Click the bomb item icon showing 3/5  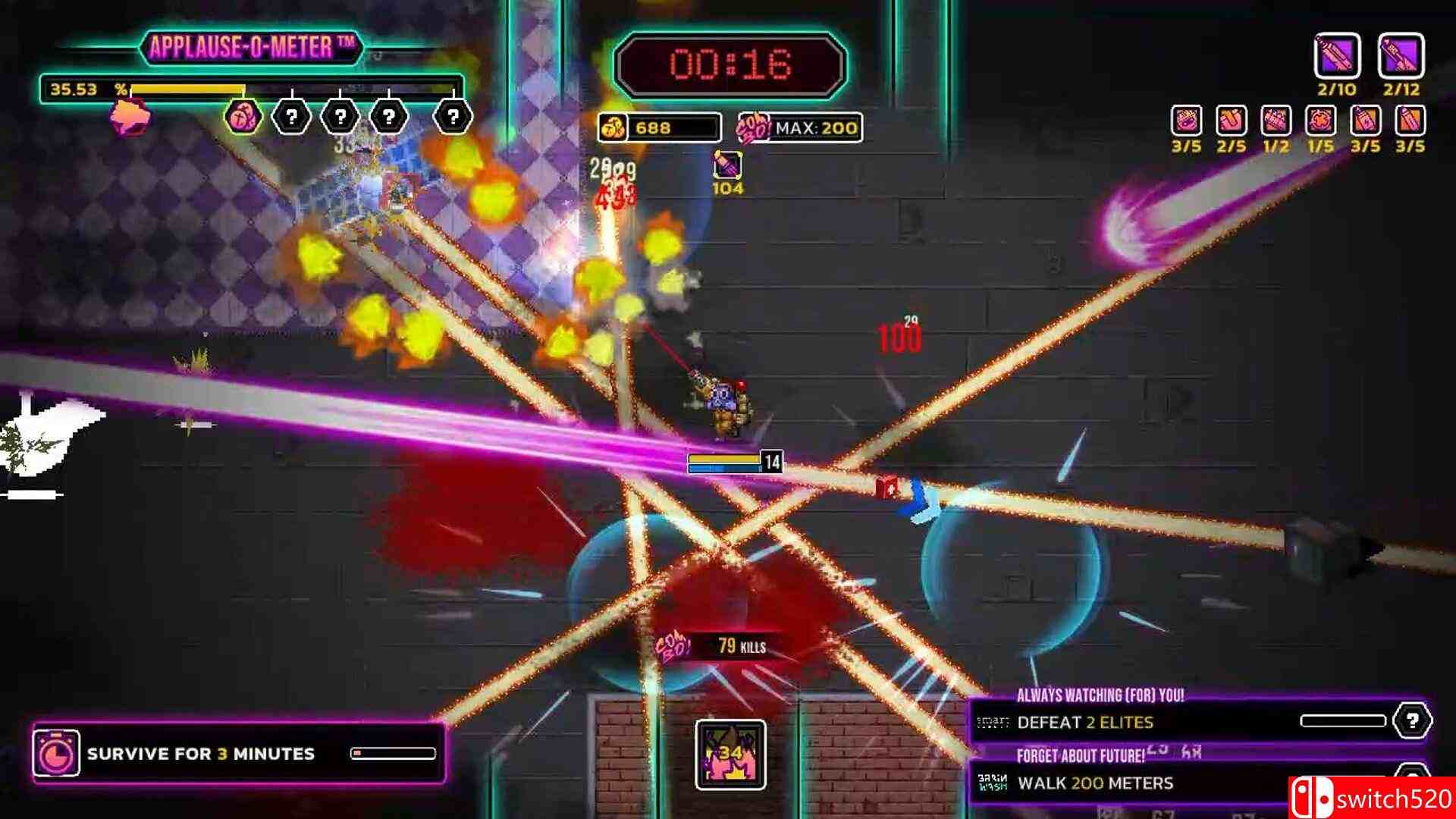(1187, 121)
